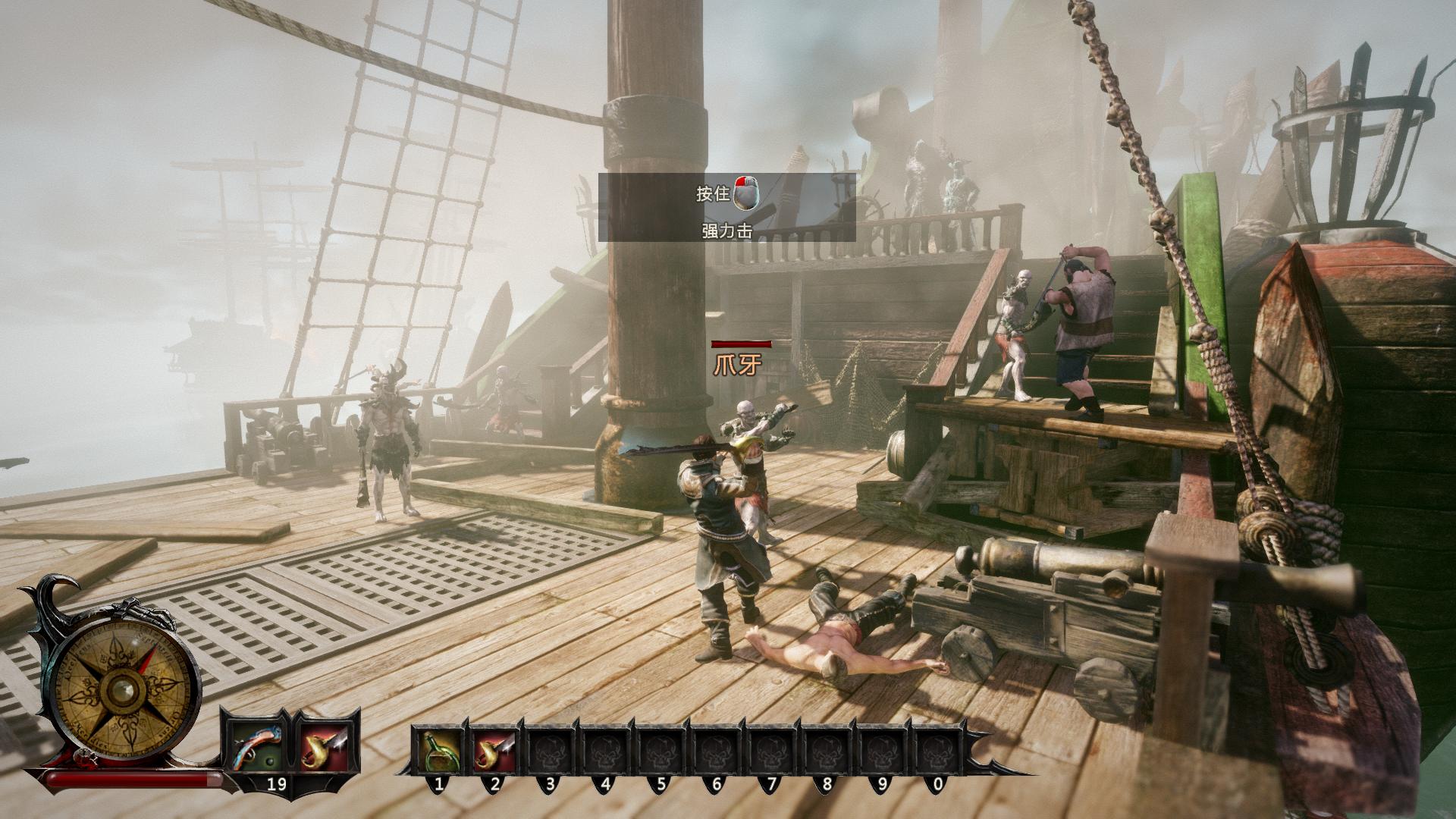
Task: Select the sword hilt skill beside the pistol
Action: coord(325,746)
